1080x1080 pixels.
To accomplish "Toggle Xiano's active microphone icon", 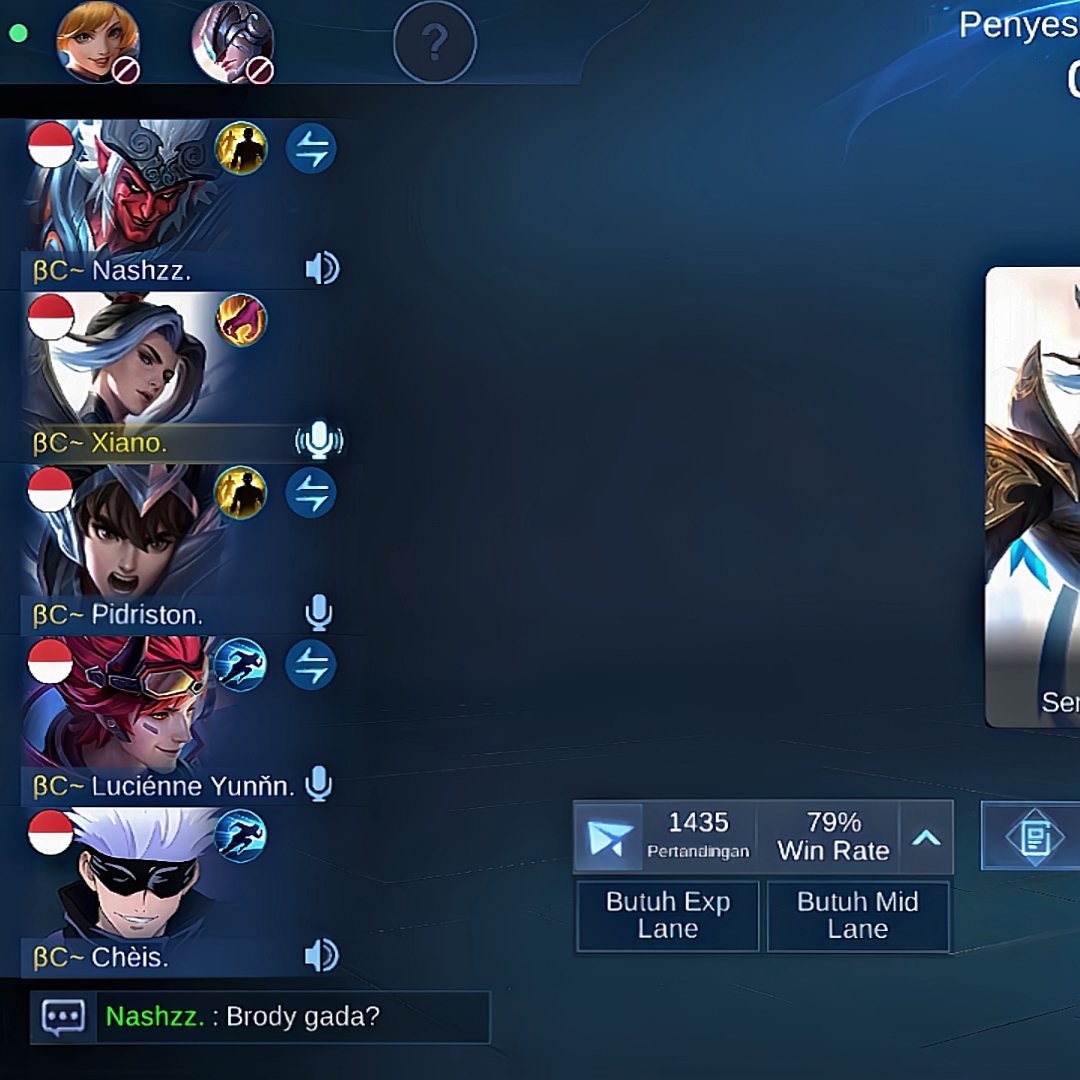I will pyautogui.click(x=319, y=441).
